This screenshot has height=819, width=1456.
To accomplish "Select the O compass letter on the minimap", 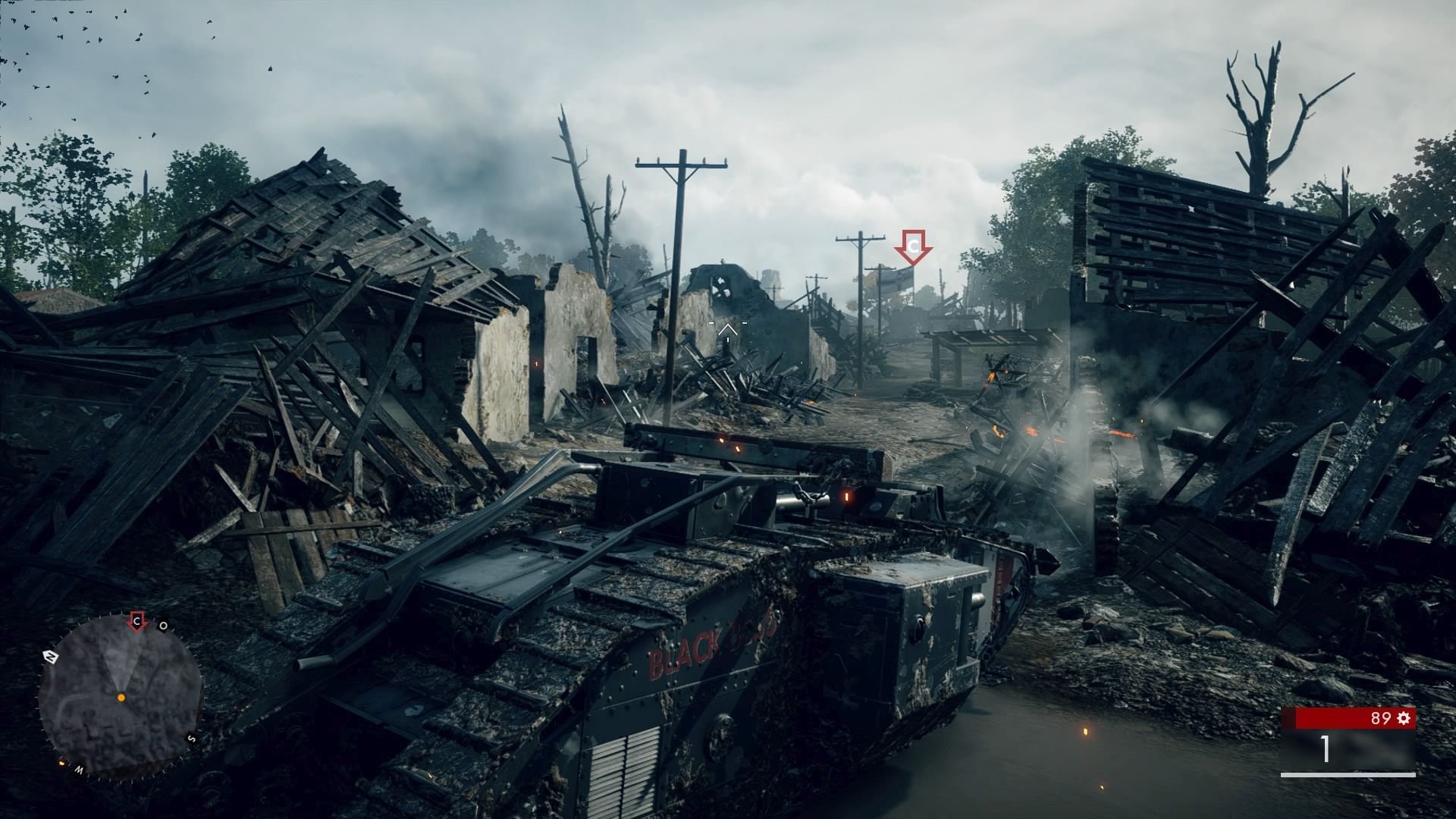I will [x=163, y=625].
